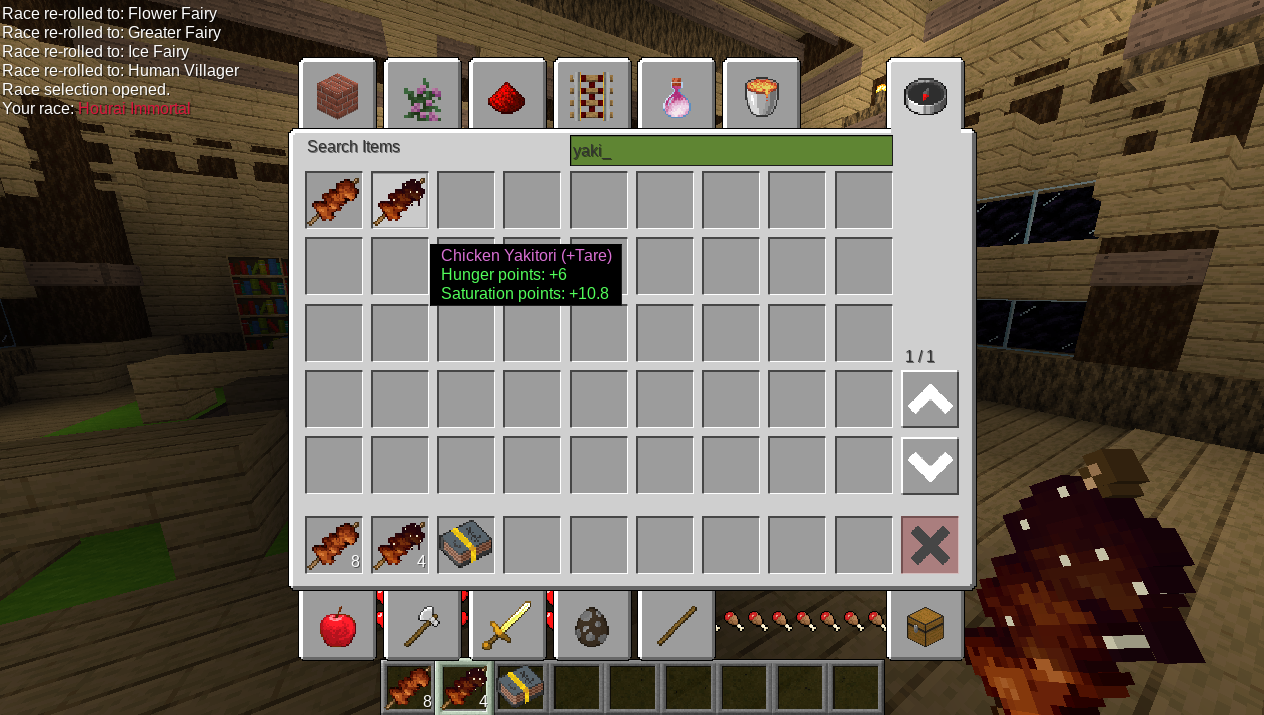Viewport: 1264px width, 715px height.
Task: Go to the next page with down arrow
Action: point(930,466)
